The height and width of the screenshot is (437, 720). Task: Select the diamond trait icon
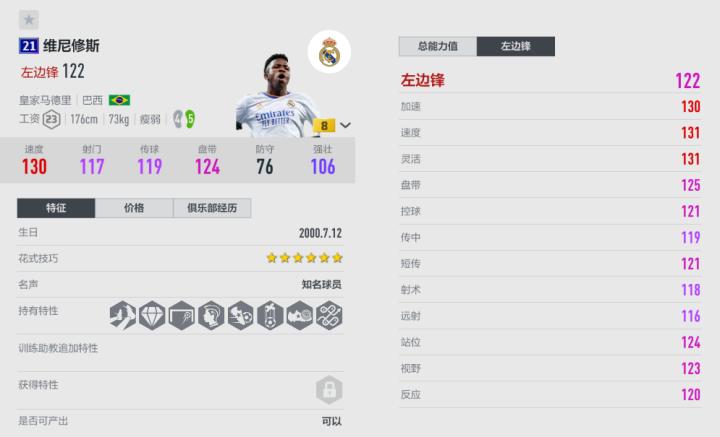point(152,315)
